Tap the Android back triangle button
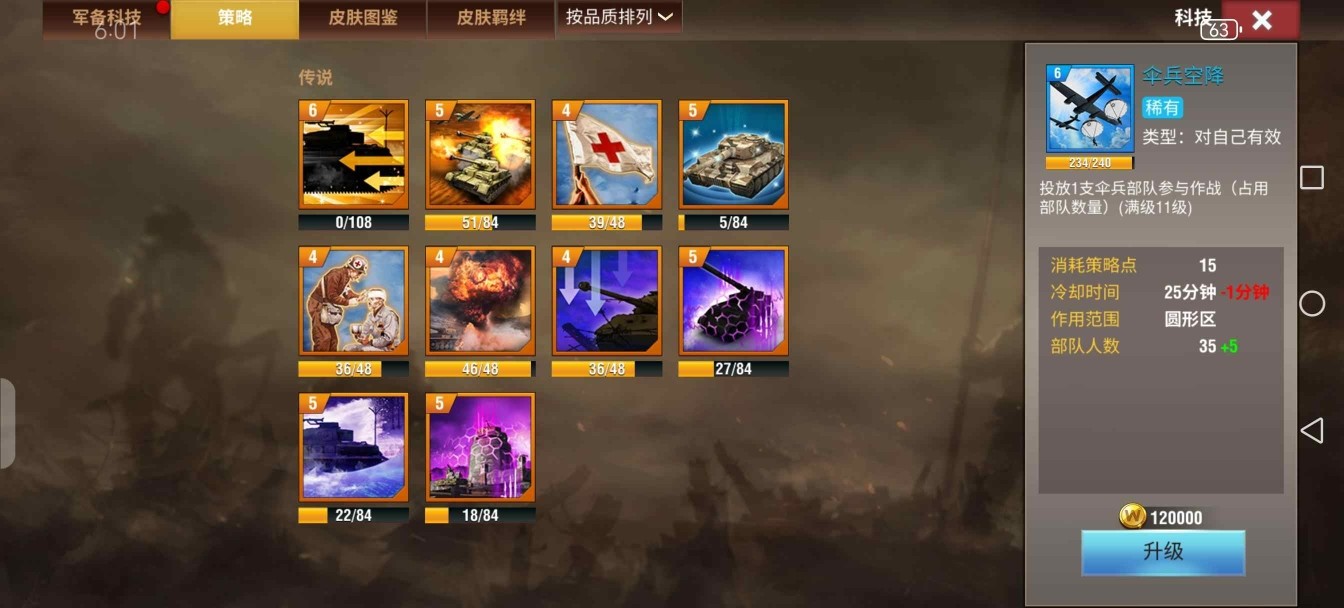The height and width of the screenshot is (608, 1344). coord(1311,430)
